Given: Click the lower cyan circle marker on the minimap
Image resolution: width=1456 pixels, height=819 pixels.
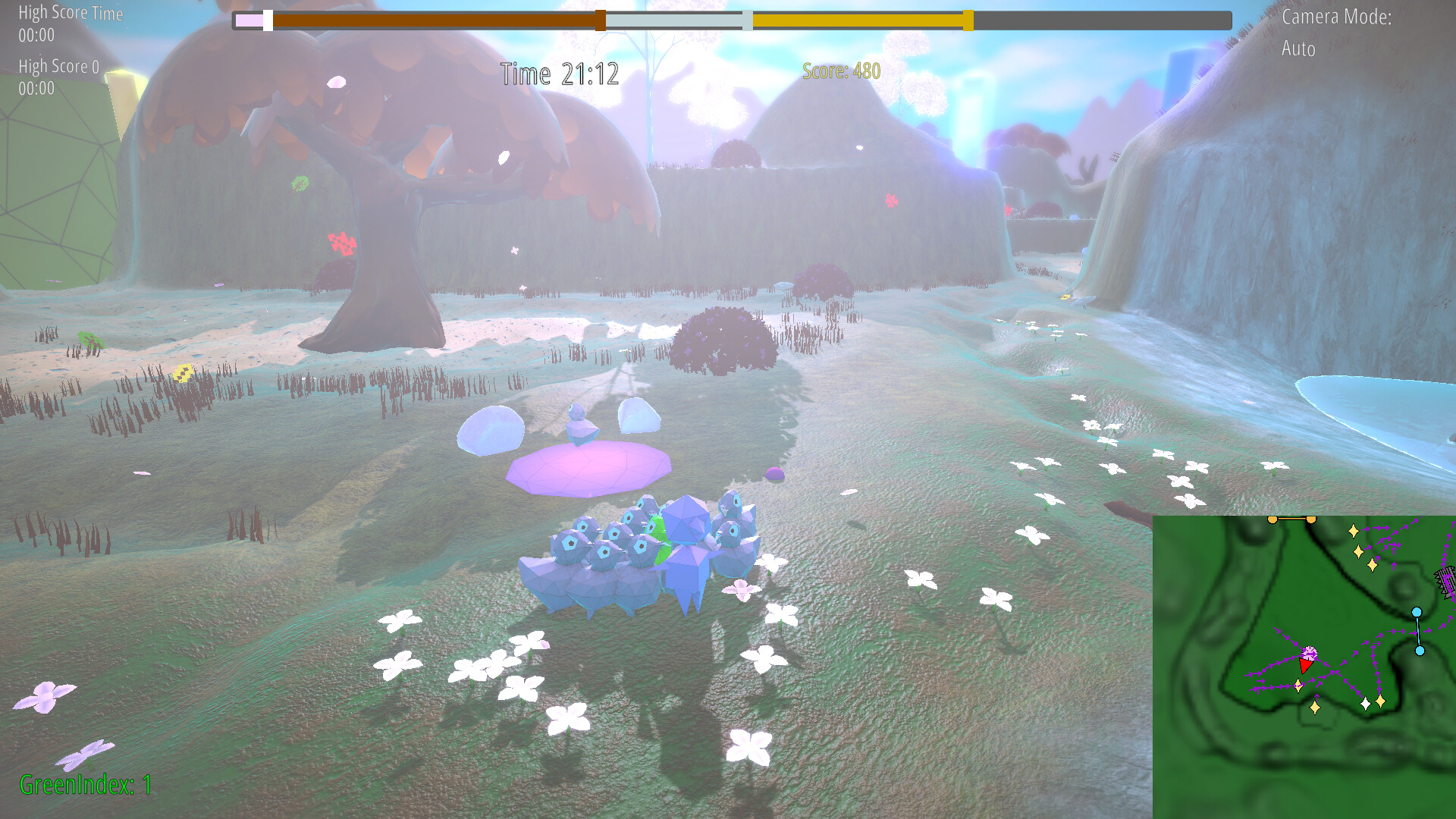Looking at the screenshot, I should coord(1420,651).
